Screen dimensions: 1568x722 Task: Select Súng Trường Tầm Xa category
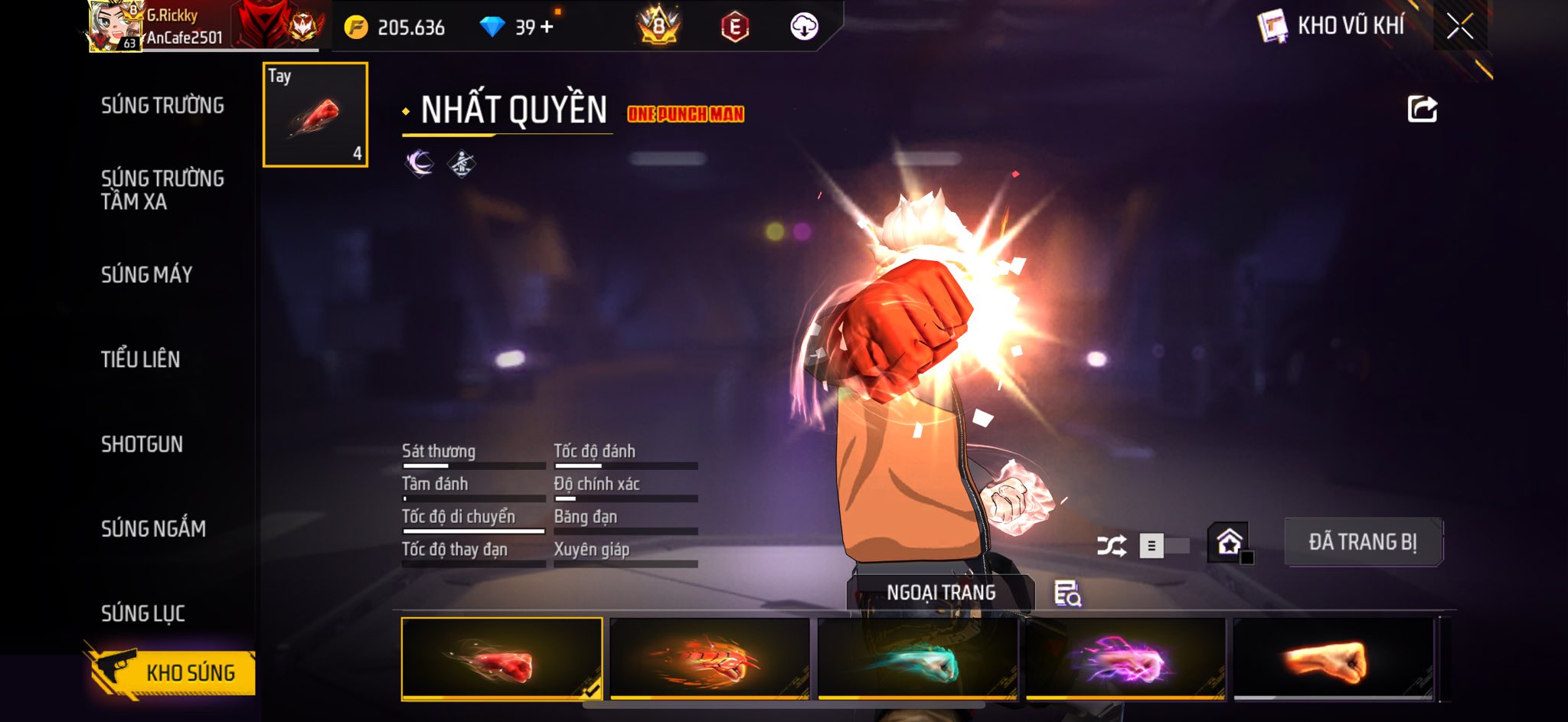click(162, 190)
